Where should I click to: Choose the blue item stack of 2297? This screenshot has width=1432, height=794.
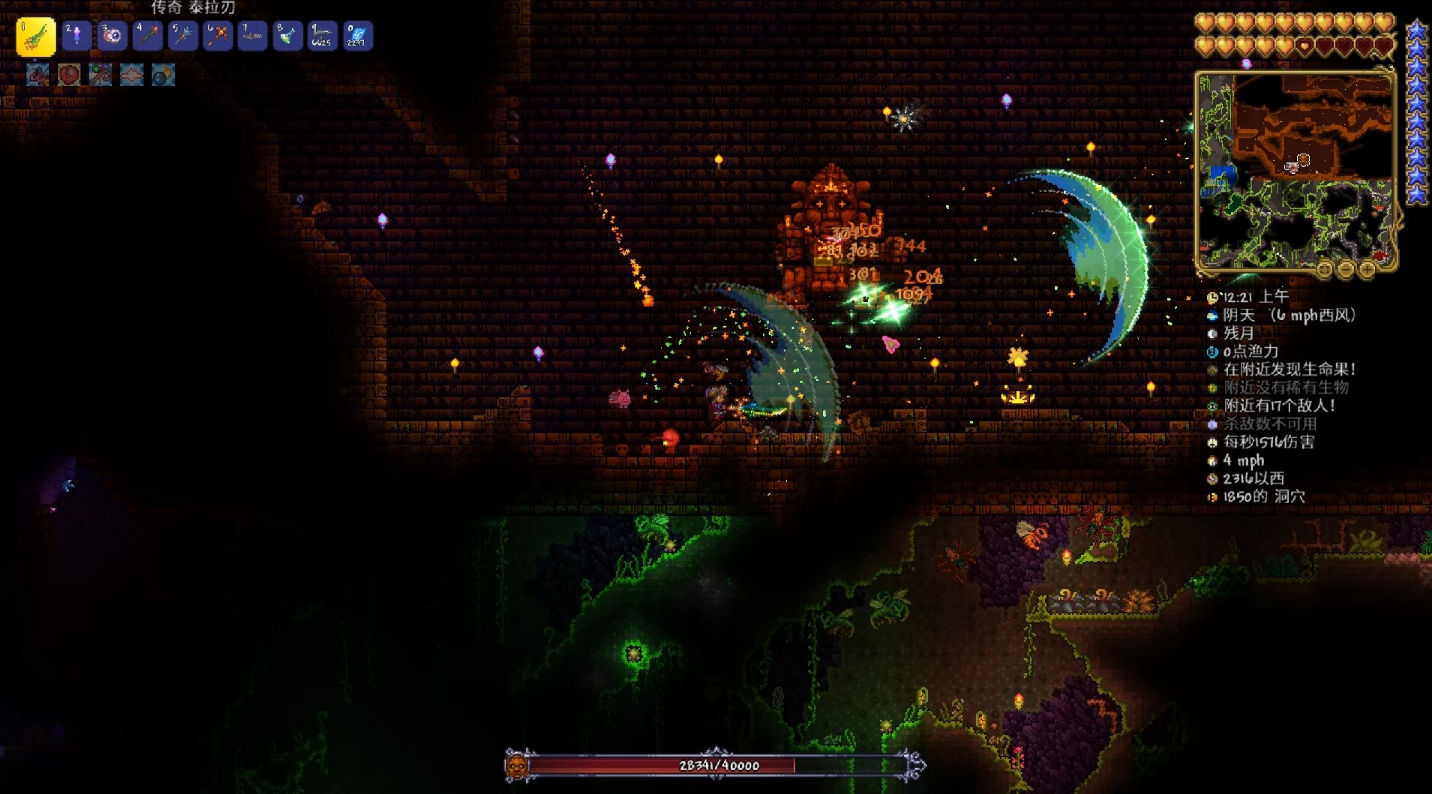357,36
